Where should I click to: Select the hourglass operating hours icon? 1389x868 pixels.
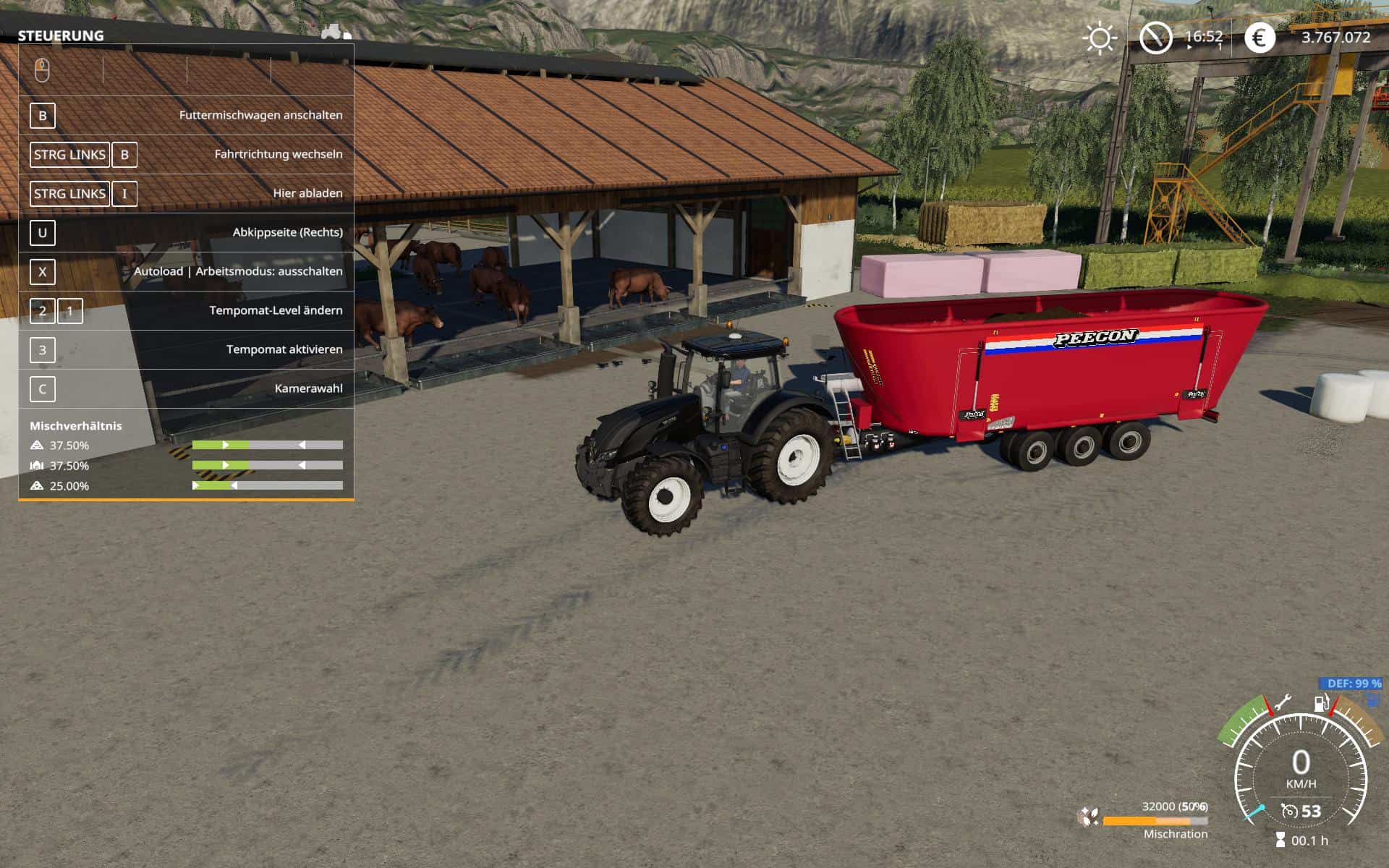[1280, 841]
